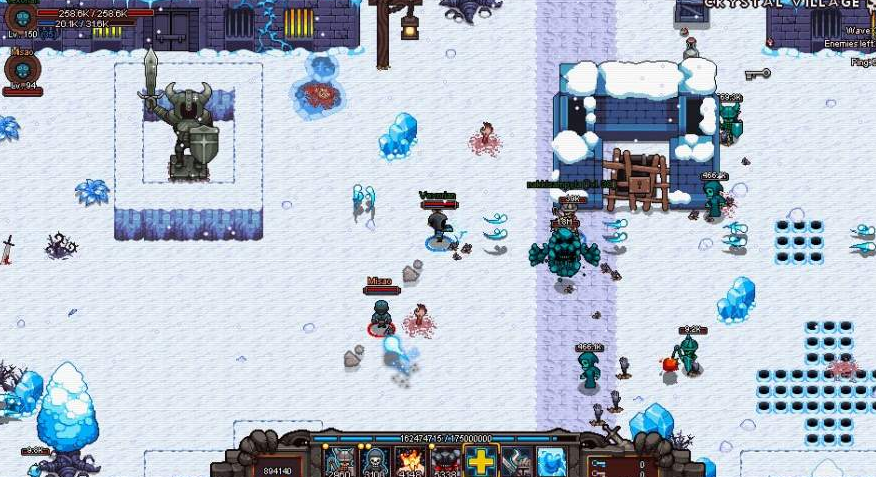Activate the hooded skull reaper ability
Viewport: 876px width, 477px height.
[373, 462]
